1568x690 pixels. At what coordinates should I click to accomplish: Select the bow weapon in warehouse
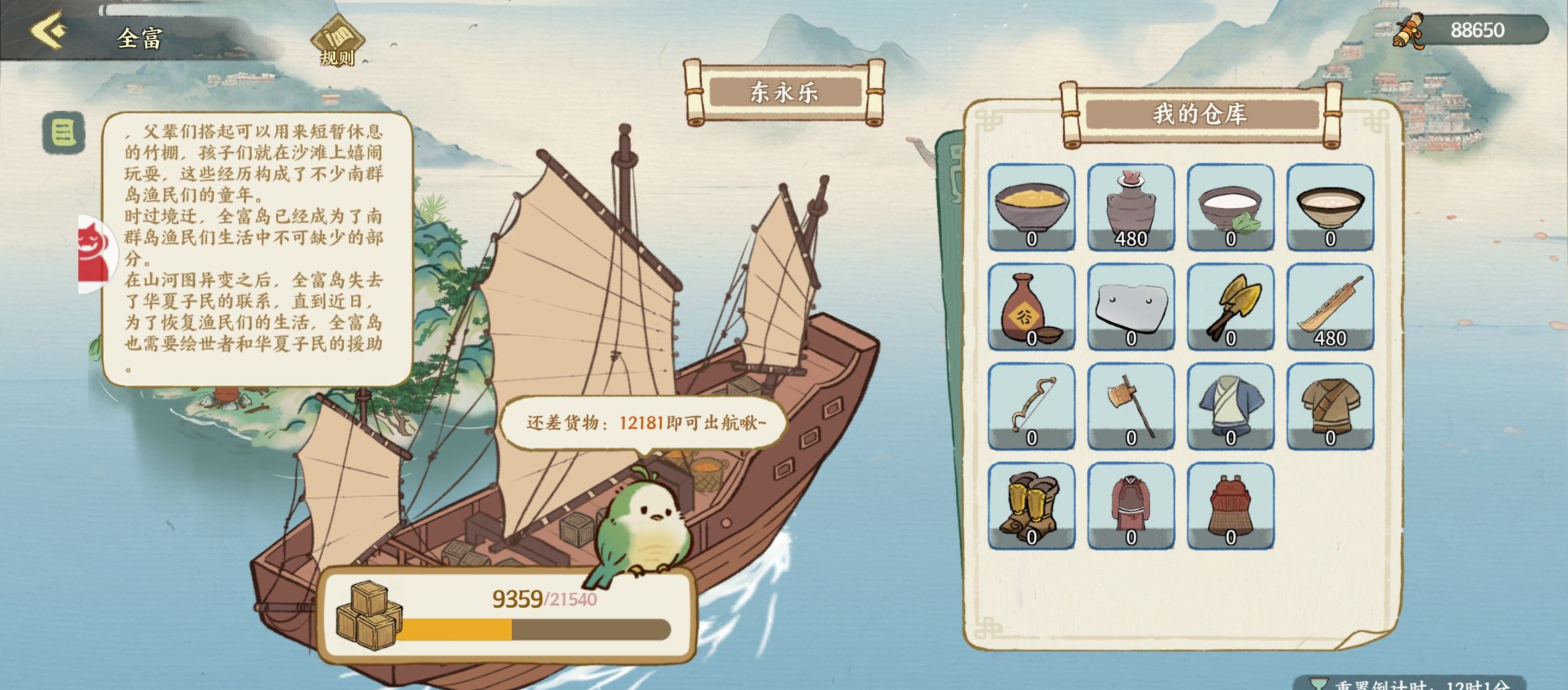click(x=1031, y=407)
